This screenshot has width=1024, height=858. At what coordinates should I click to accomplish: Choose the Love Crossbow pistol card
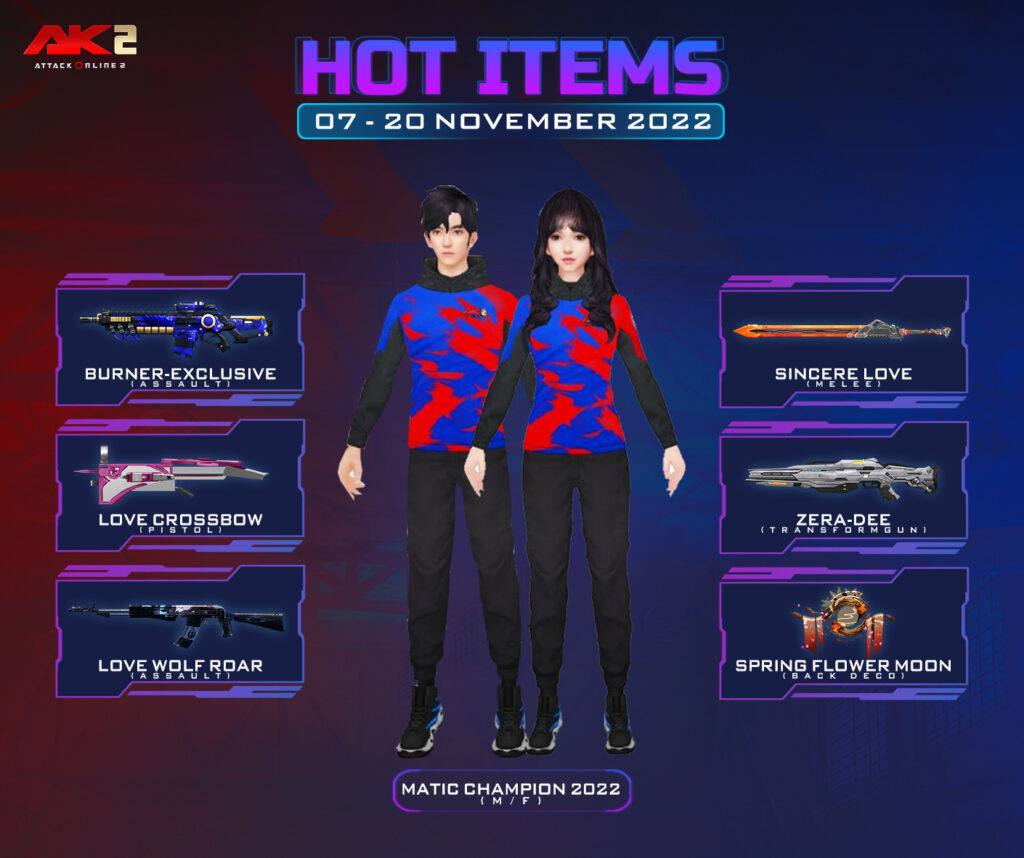tap(180, 486)
